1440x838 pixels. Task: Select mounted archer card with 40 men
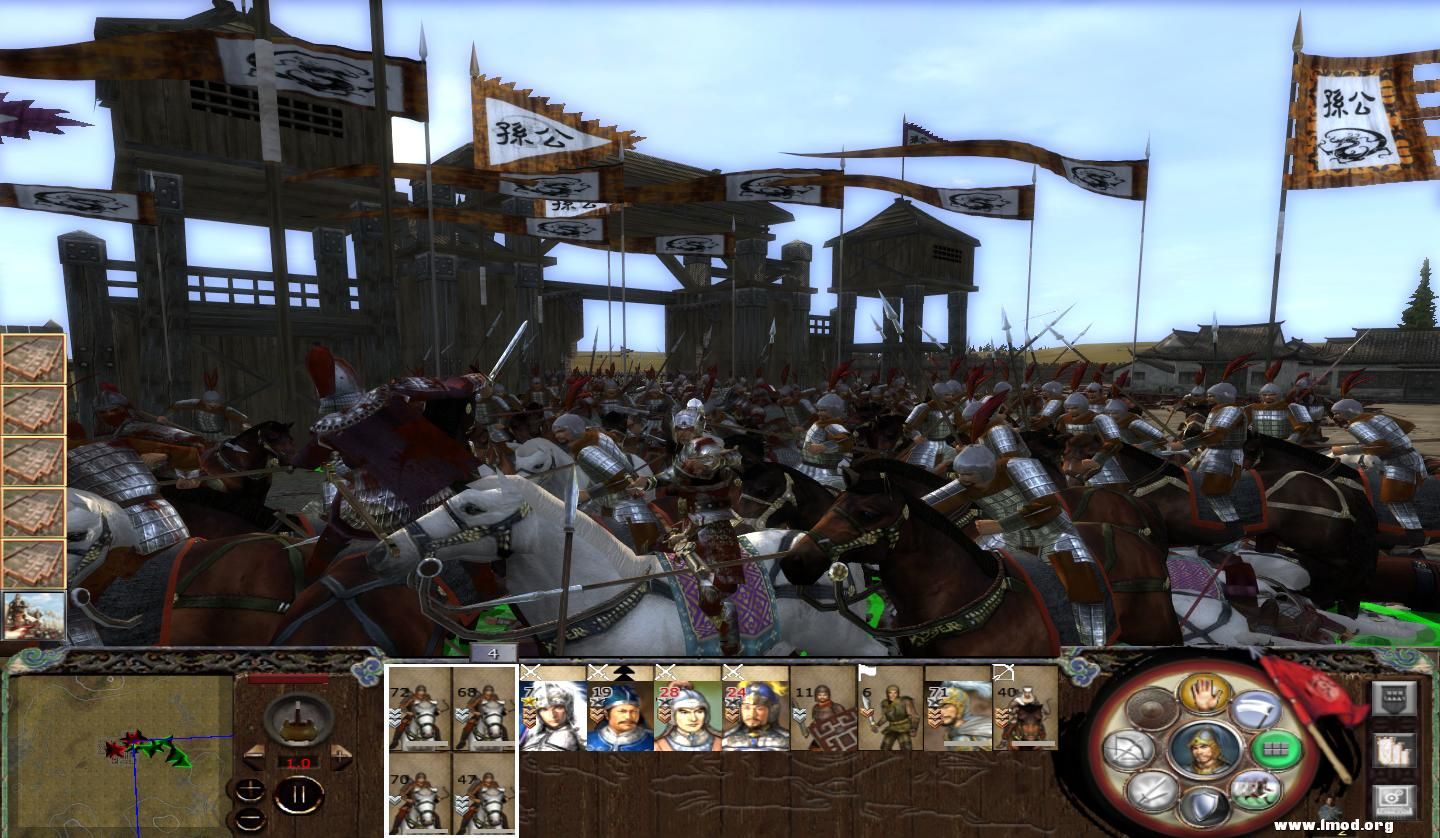click(1026, 708)
